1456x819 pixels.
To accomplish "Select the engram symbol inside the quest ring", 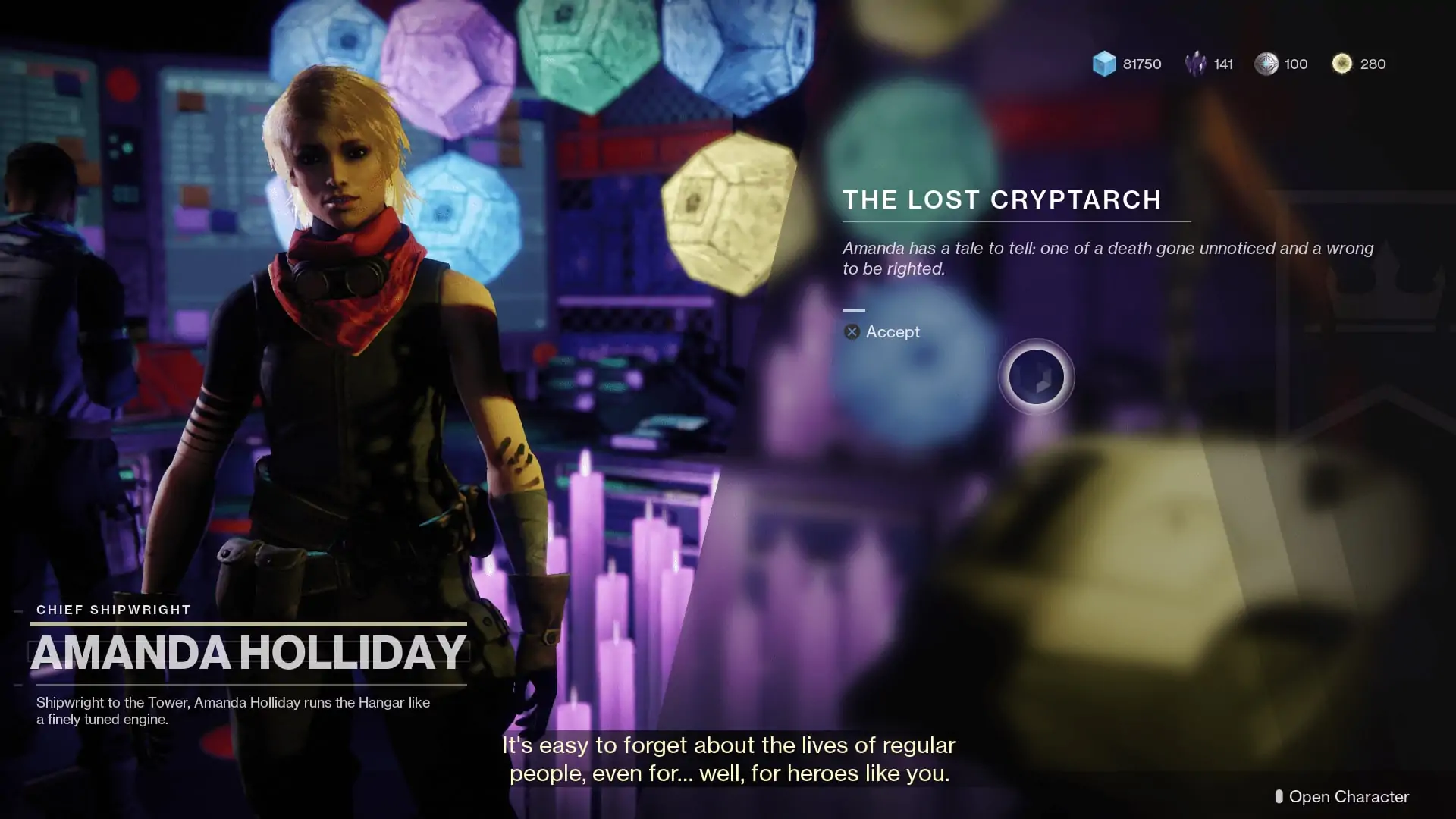I will [1036, 377].
